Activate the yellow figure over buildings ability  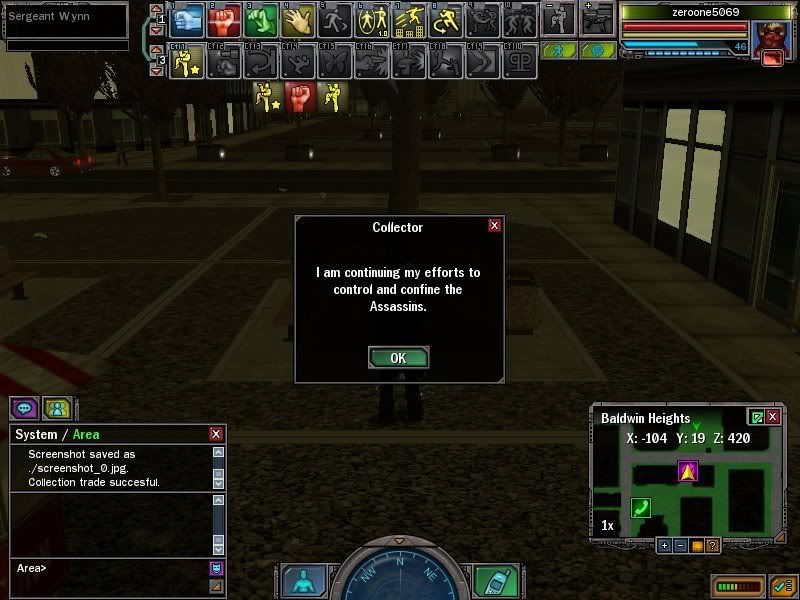(409, 20)
